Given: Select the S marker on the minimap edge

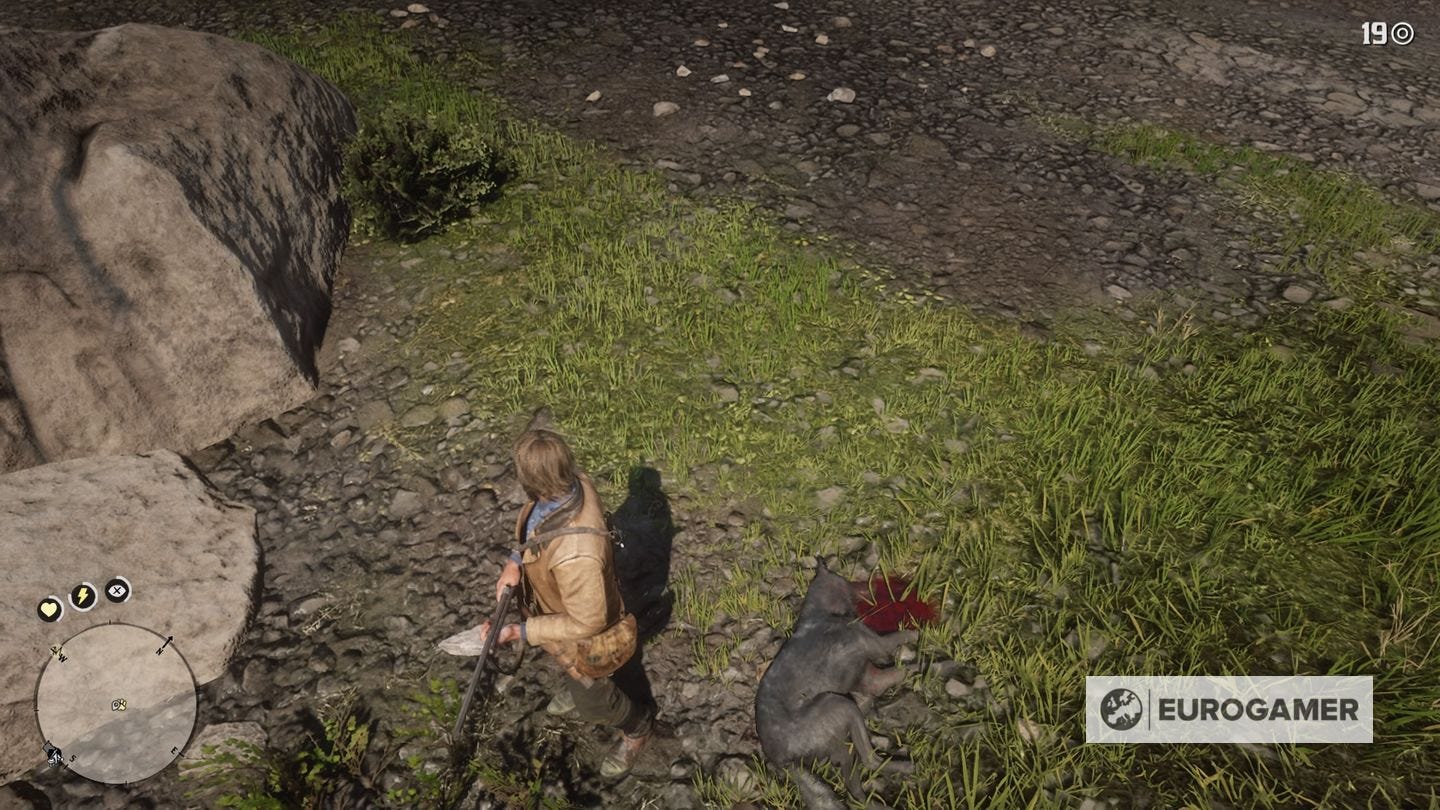Looking at the screenshot, I should pos(72,757).
